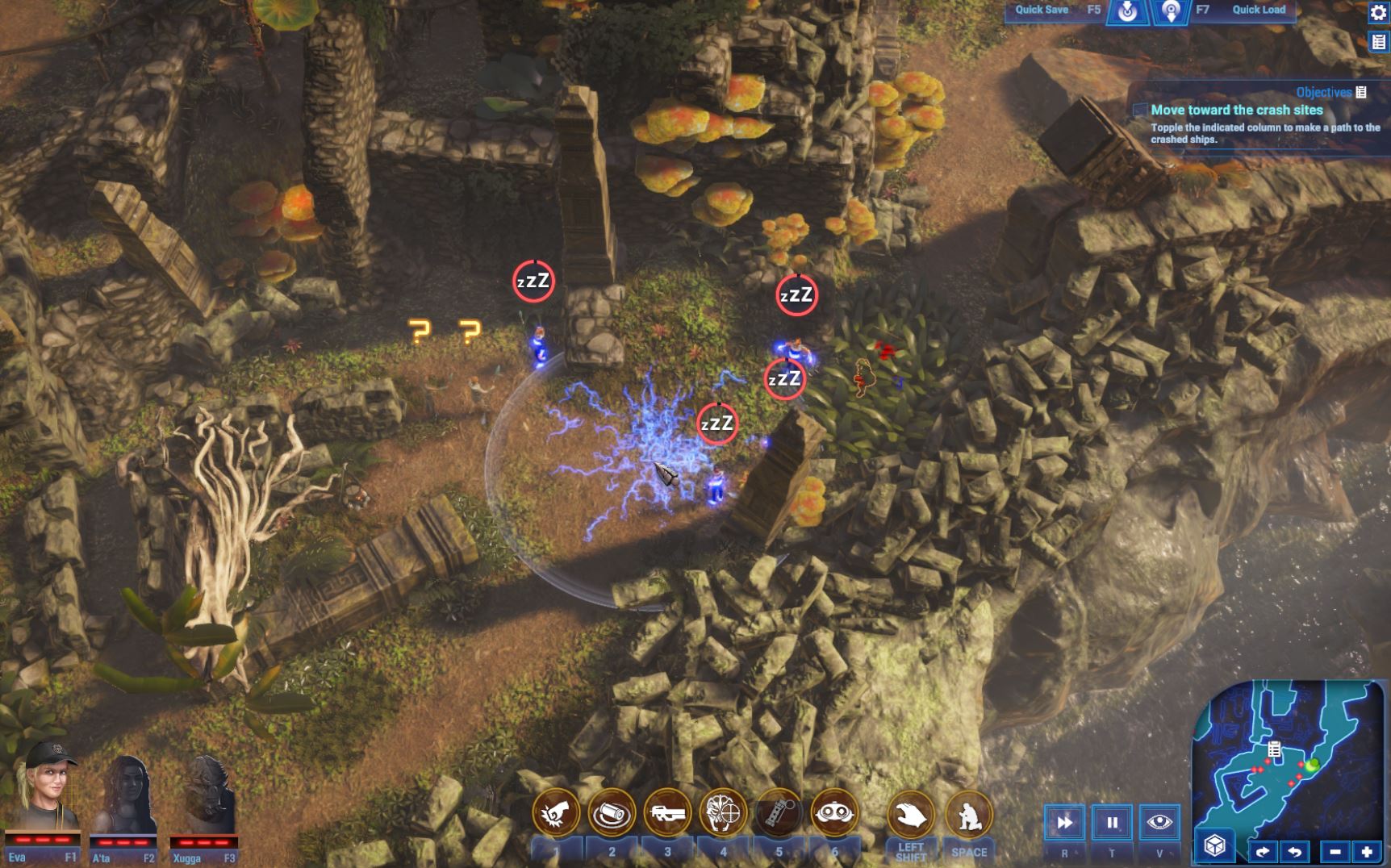Click the Quick Load button

click(x=1258, y=10)
